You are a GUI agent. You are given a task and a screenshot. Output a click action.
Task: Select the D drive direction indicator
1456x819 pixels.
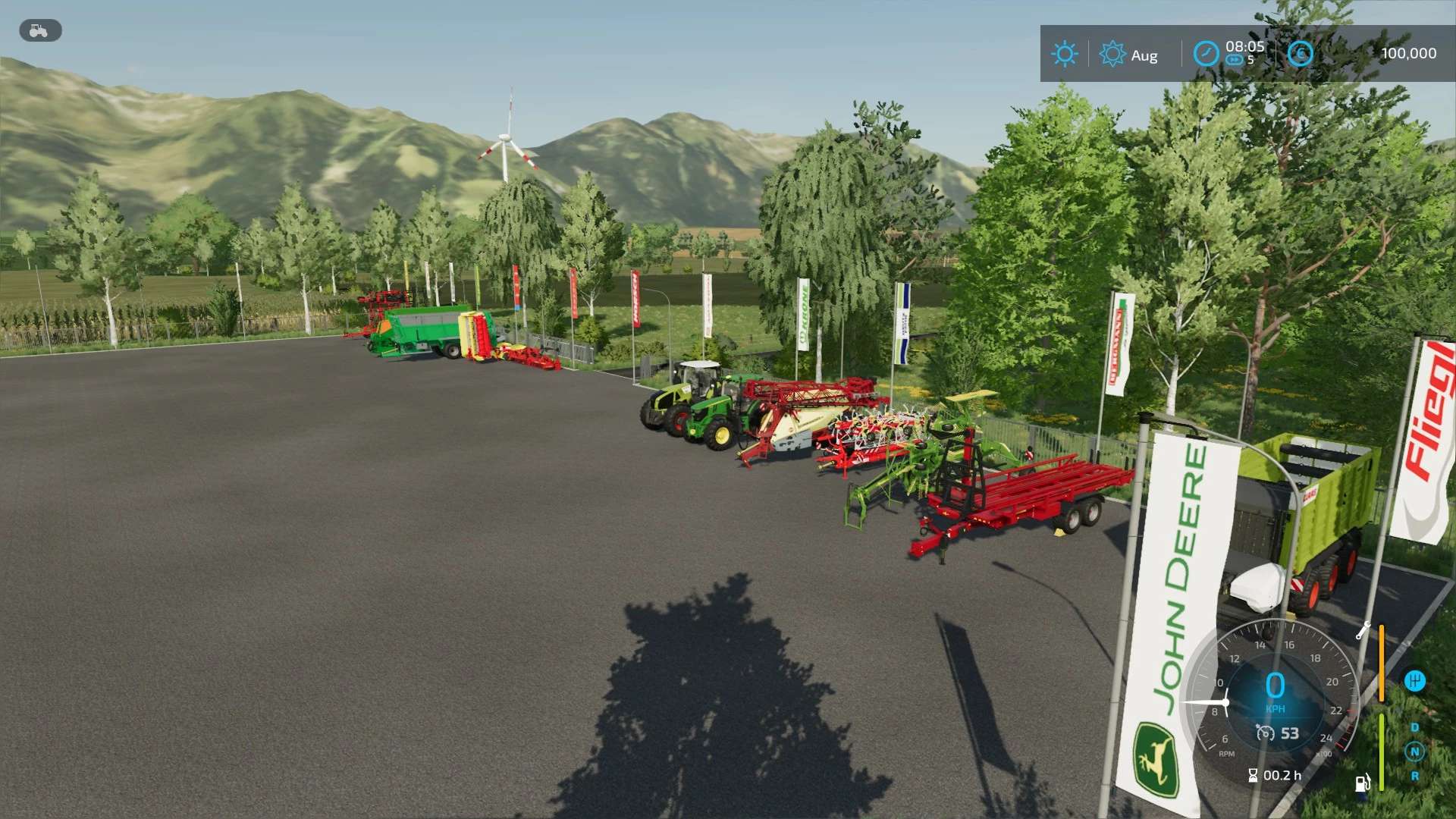1414,727
